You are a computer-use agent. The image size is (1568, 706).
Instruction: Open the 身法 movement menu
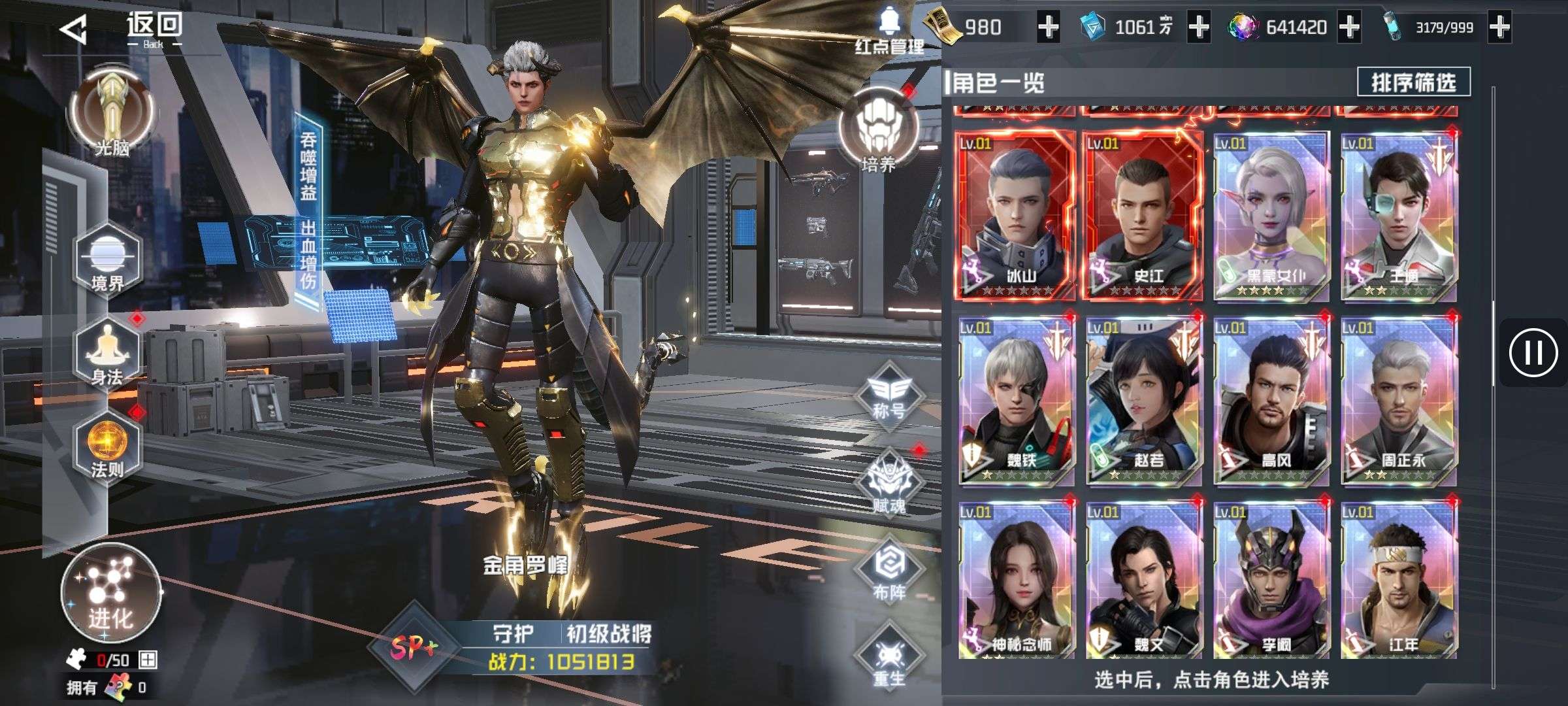coord(108,356)
